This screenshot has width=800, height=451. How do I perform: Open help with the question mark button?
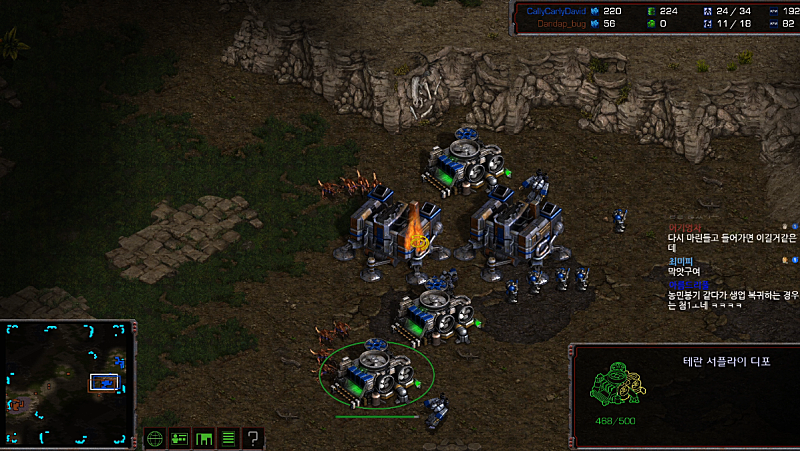pyautogui.click(x=253, y=438)
